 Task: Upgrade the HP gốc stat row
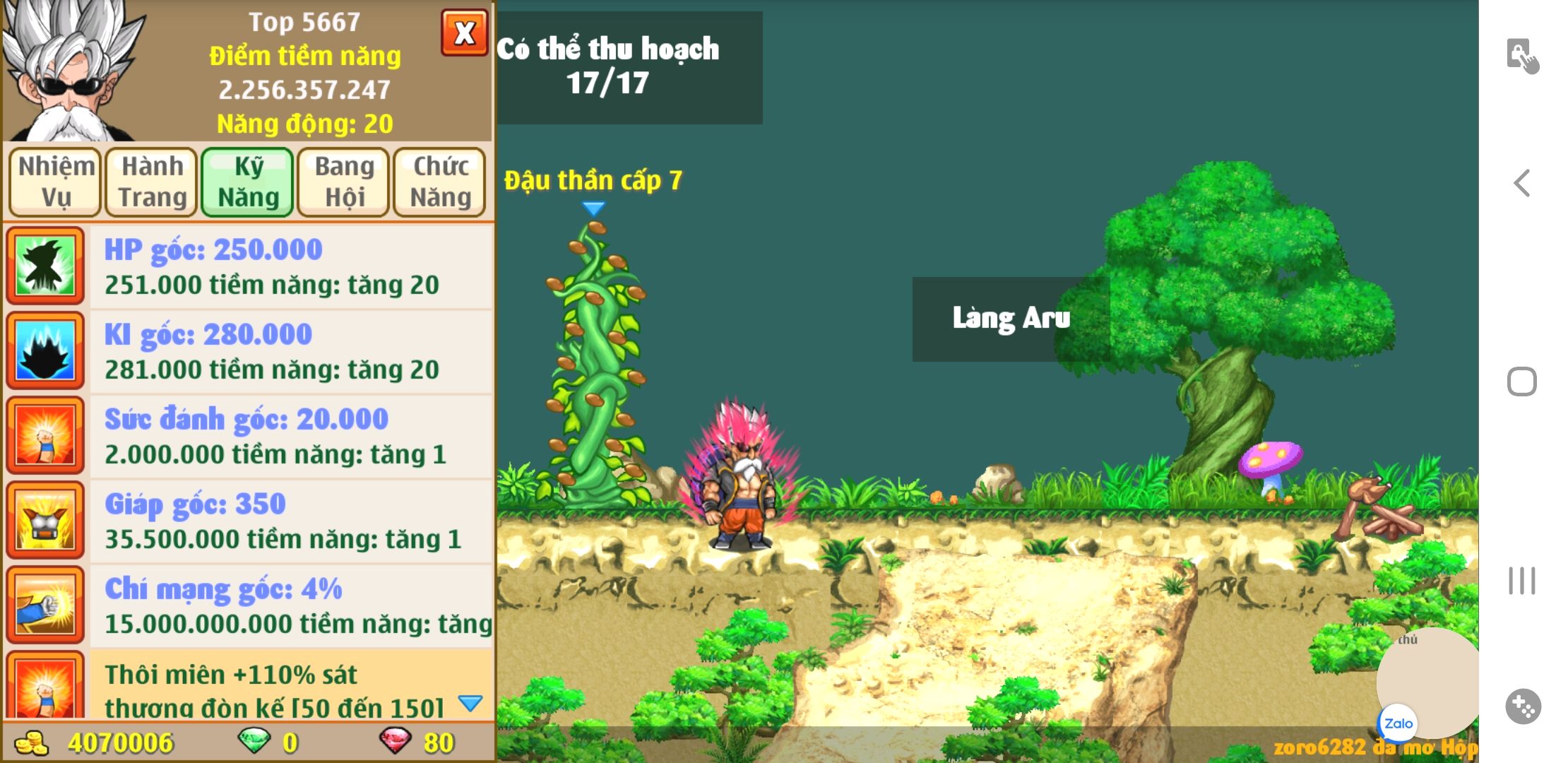coord(291,267)
